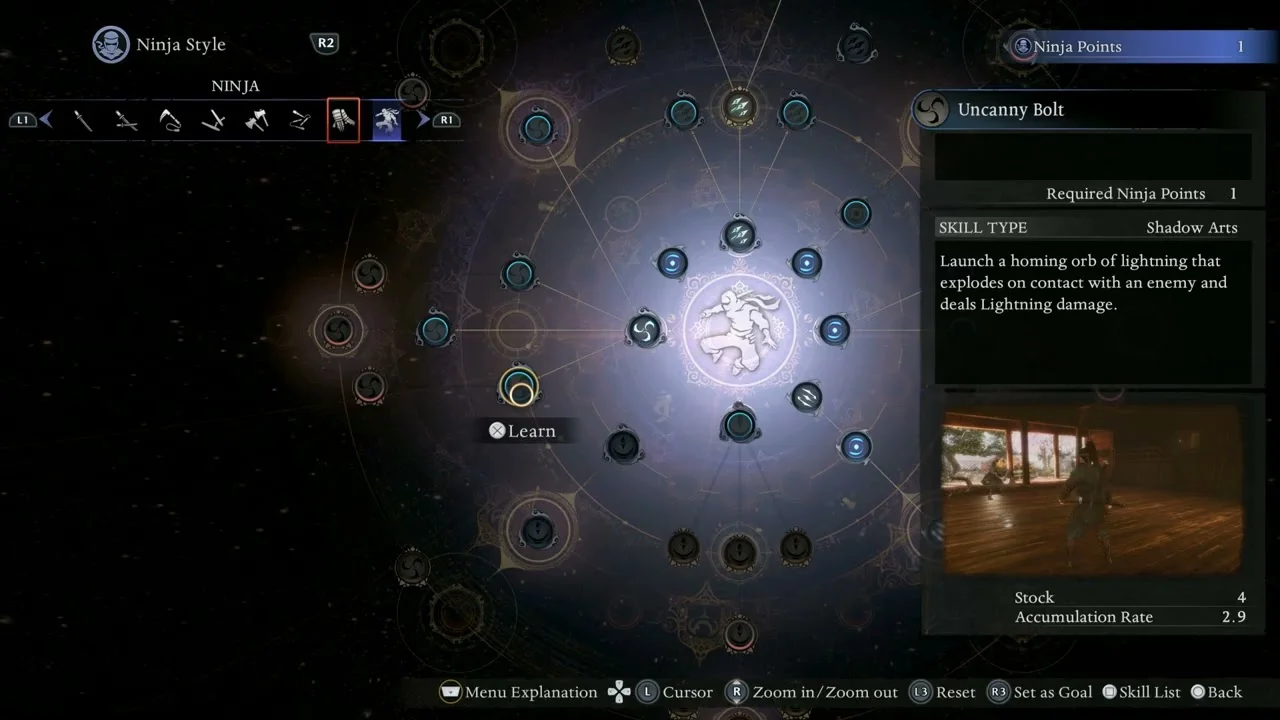Select the slash-mark node below-right of the emblem
Image resolution: width=1280 pixels, height=720 pixels.
(806, 397)
